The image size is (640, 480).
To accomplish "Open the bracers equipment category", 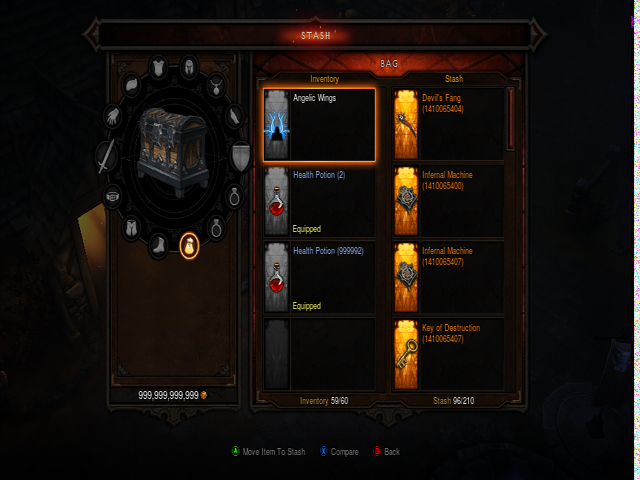I will [x=233, y=115].
